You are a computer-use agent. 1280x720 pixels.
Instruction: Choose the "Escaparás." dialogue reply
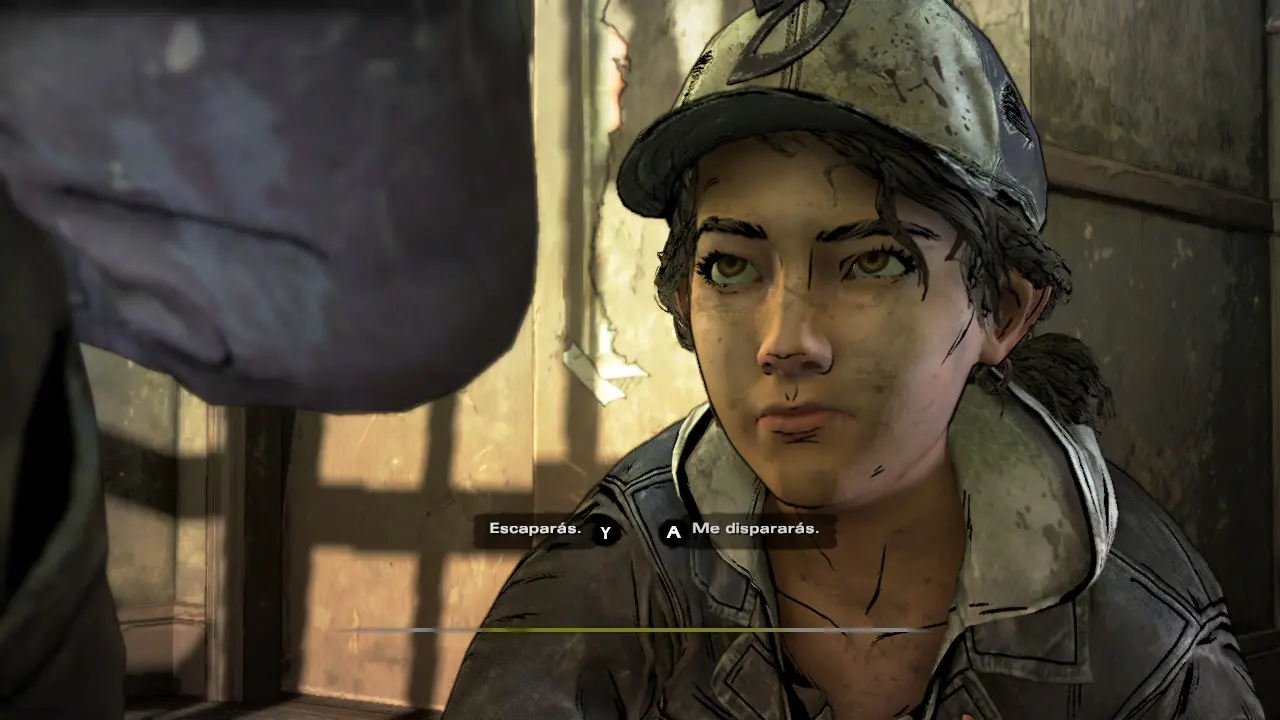pyautogui.click(x=536, y=529)
